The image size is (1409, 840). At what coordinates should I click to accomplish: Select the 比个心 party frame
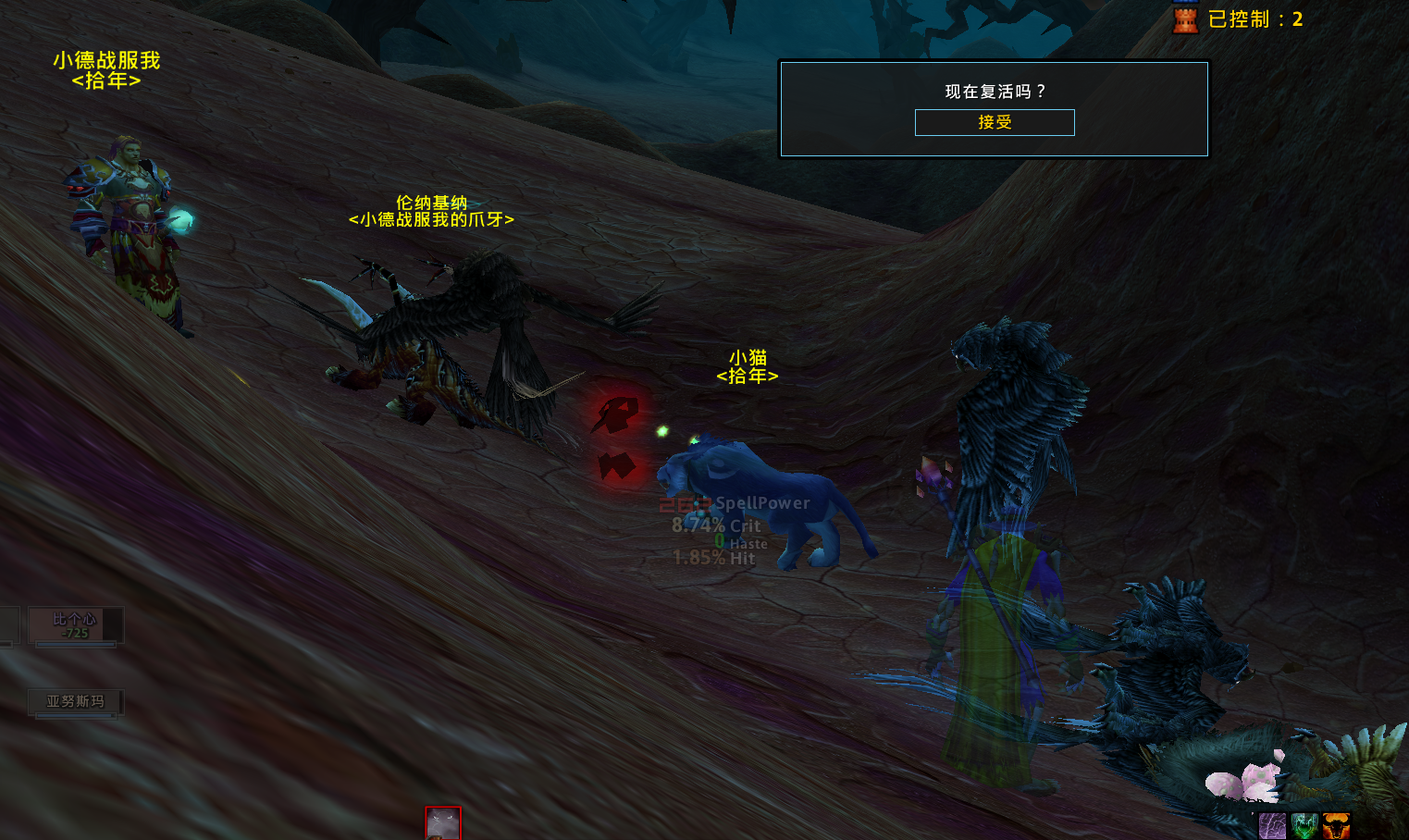coord(75,625)
